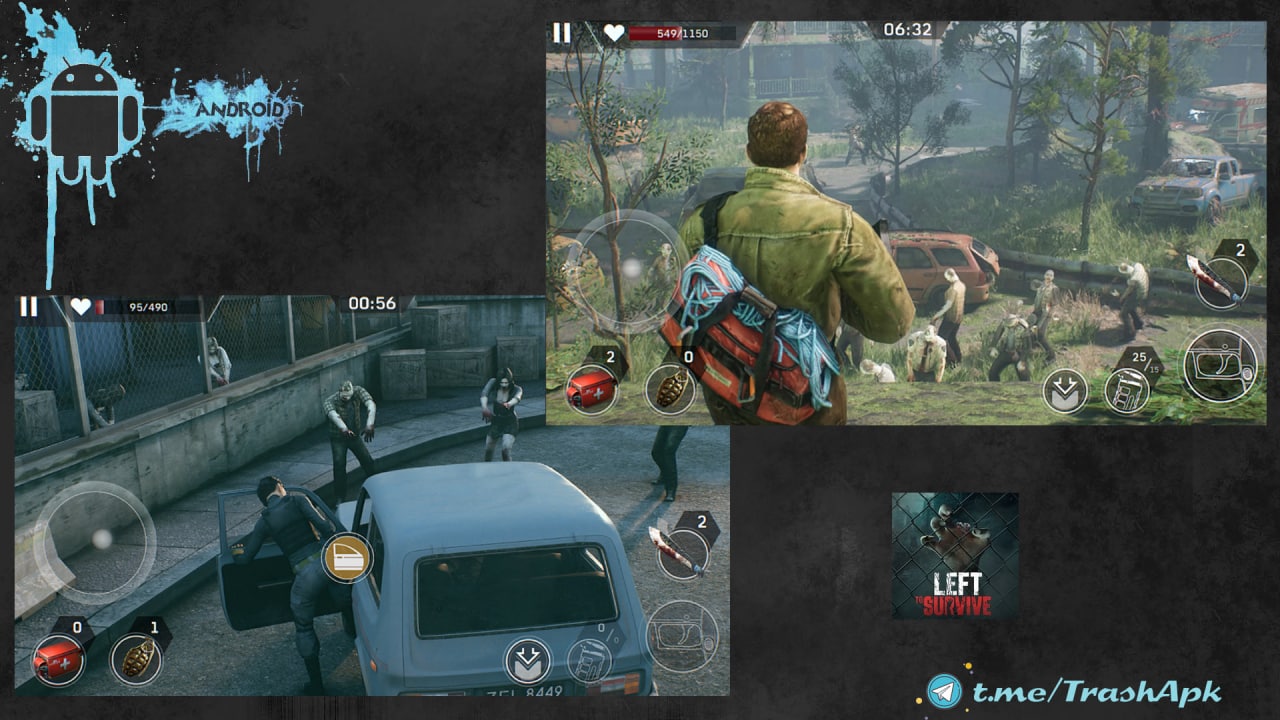Image resolution: width=1280 pixels, height=720 pixels.
Task: Open the Left to Survive app thumbnail
Action: click(955, 555)
